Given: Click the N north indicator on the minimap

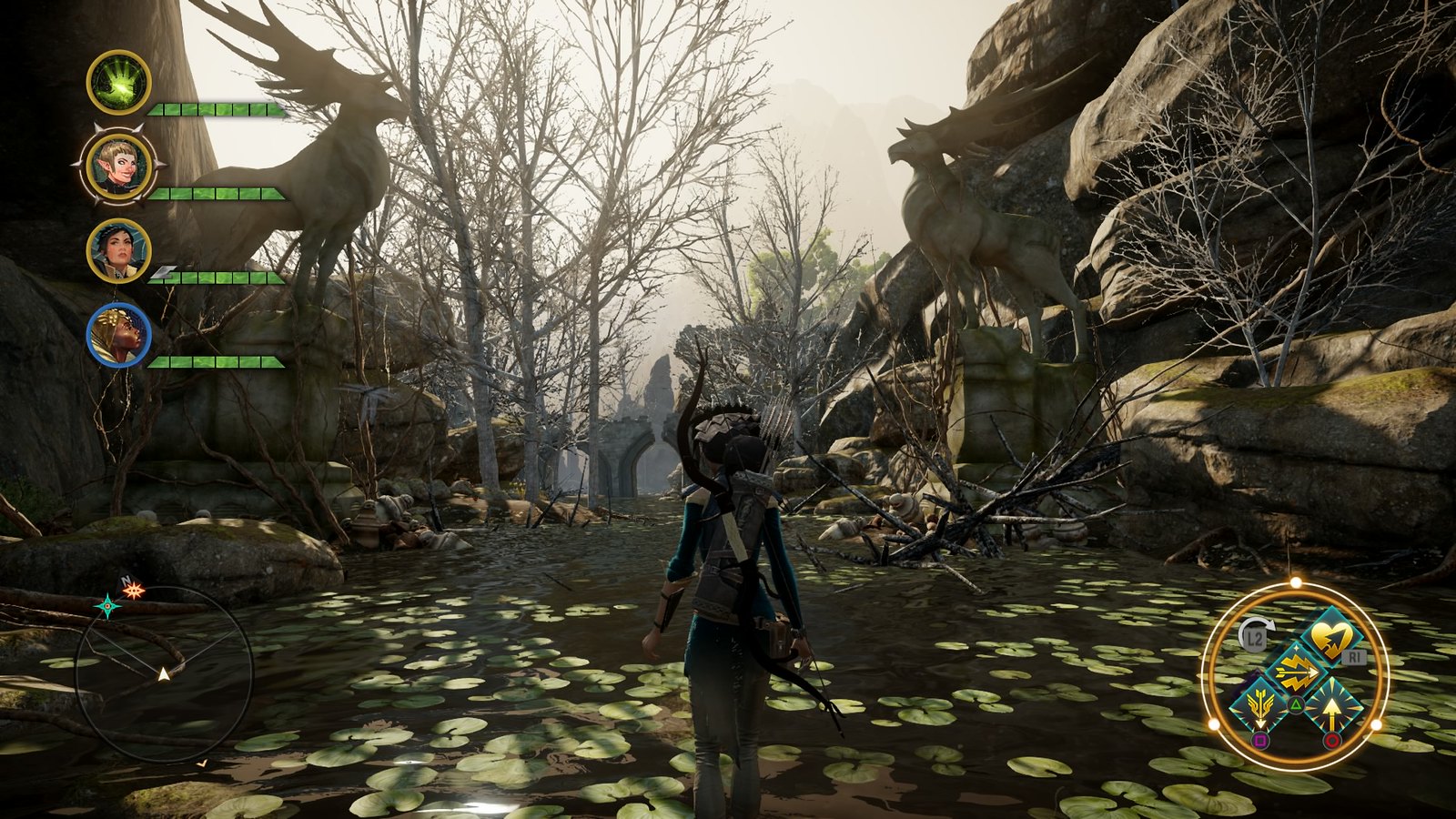Looking at the screenshot, I should [x=126, y=580].
